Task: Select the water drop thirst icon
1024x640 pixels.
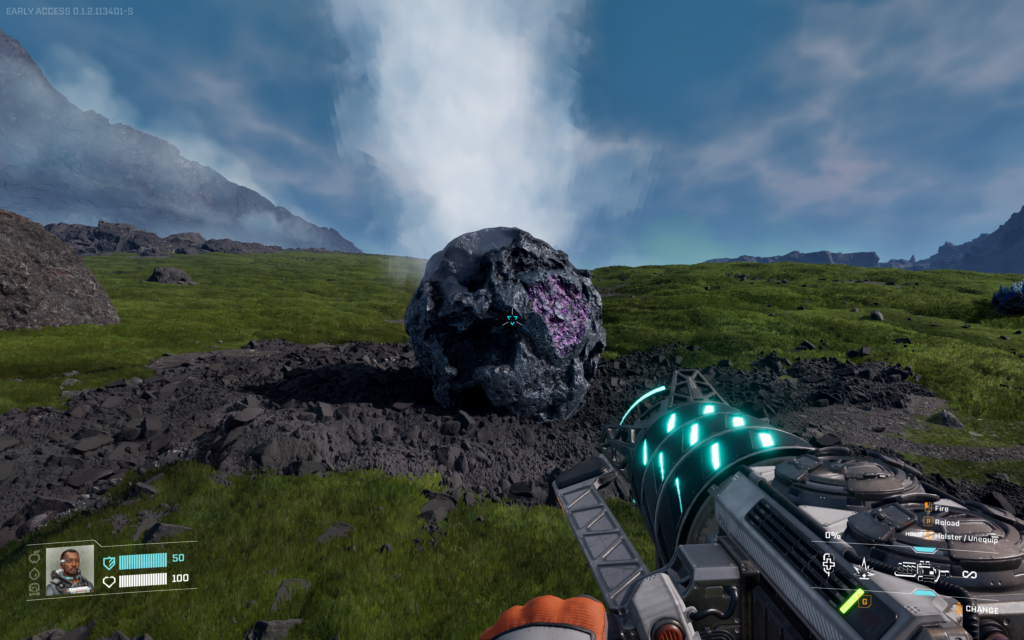Action: 35,572
